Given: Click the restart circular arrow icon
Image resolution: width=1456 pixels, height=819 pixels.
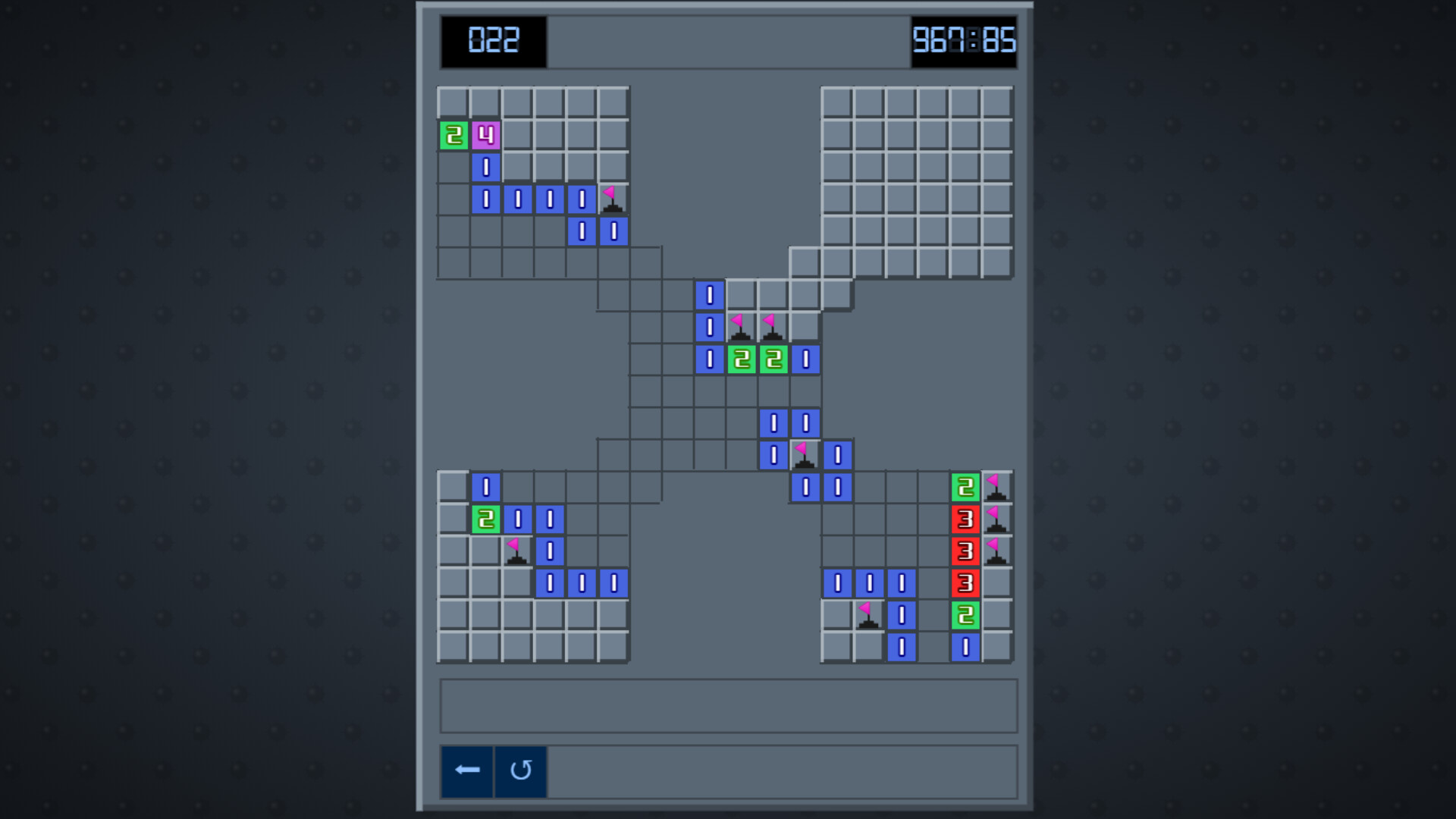Looking at the screenshot, I should (520, 771).
